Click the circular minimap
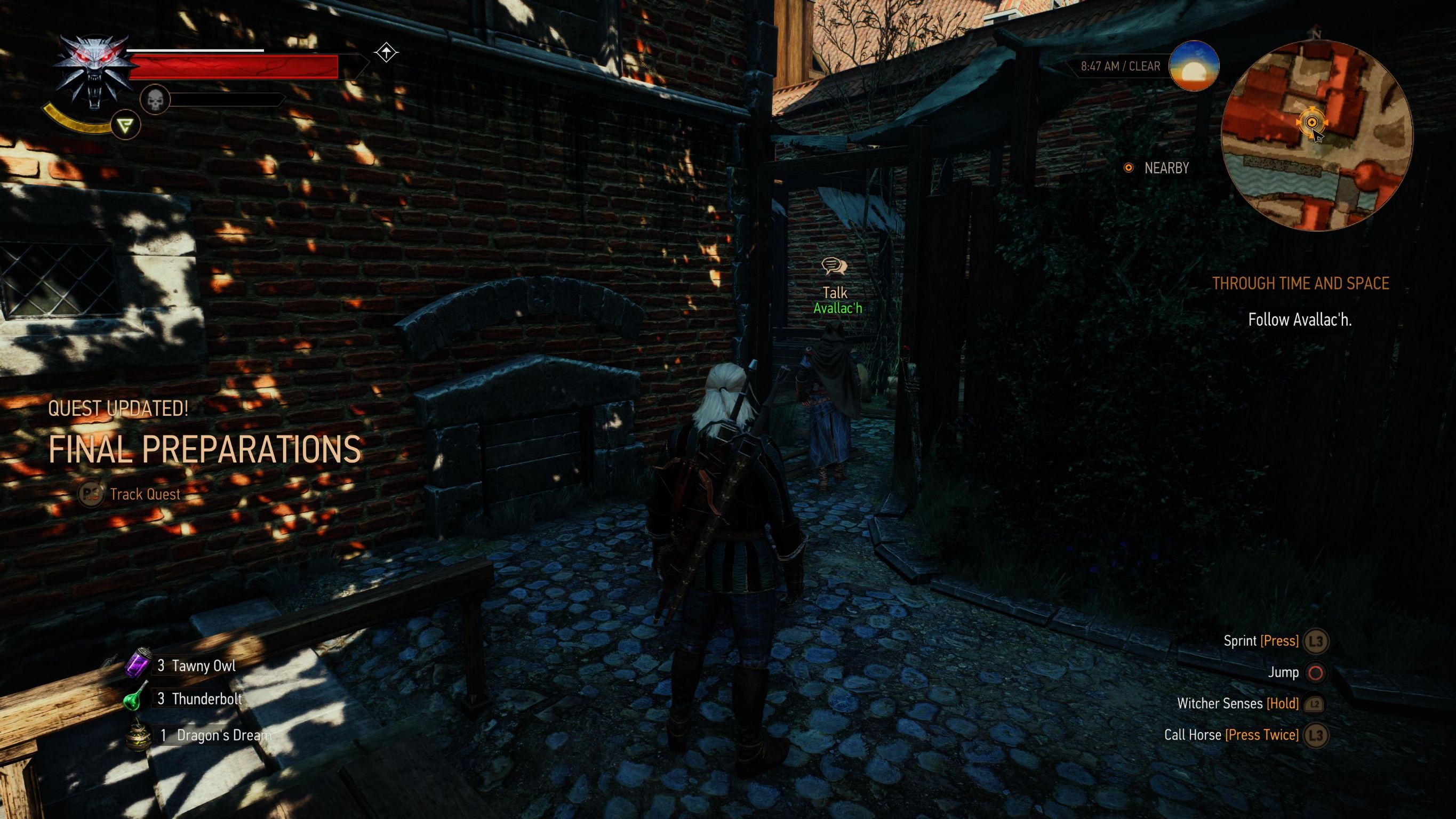This screenshot has width=1456, height=819. point(1317,135)
